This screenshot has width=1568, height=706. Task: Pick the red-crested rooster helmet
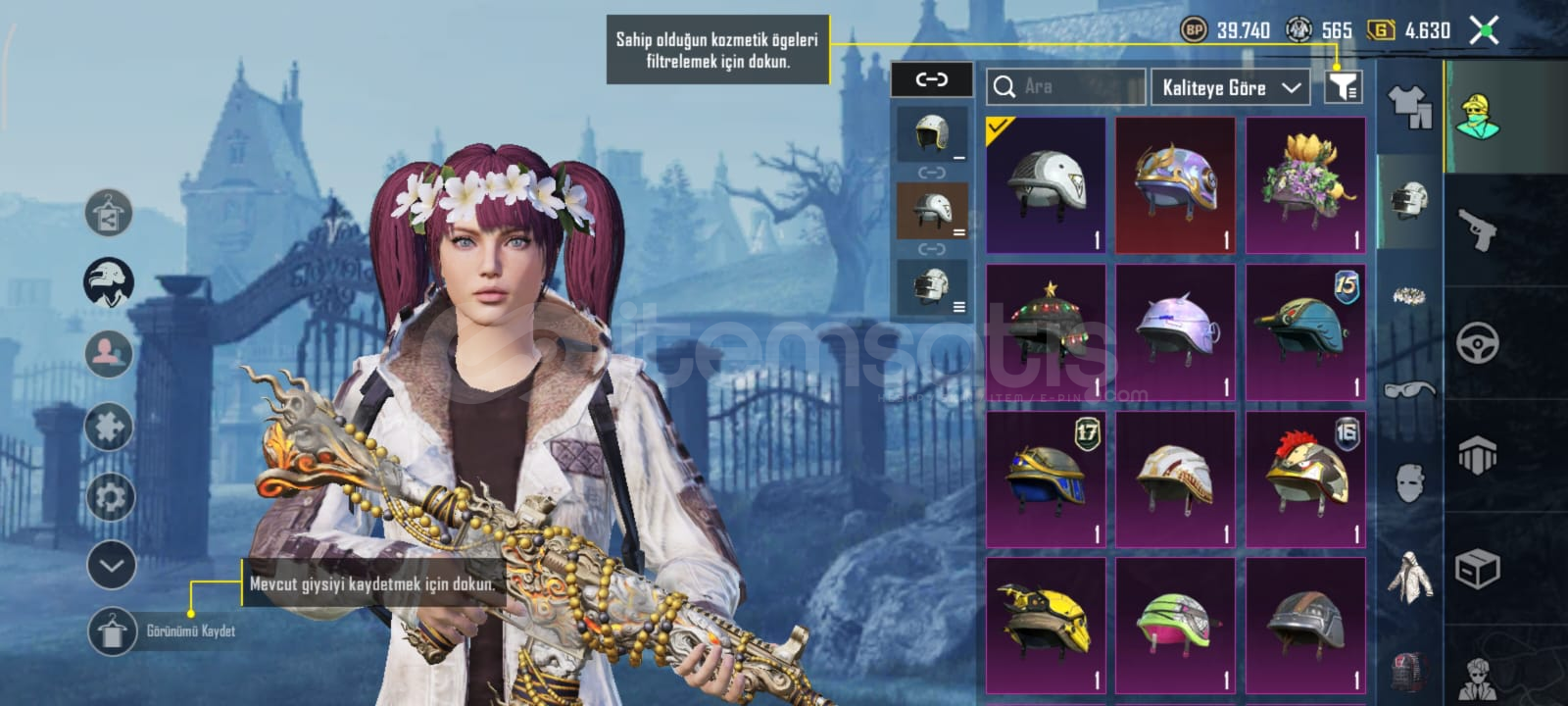pyautogui.click(x=1305, y=479)
